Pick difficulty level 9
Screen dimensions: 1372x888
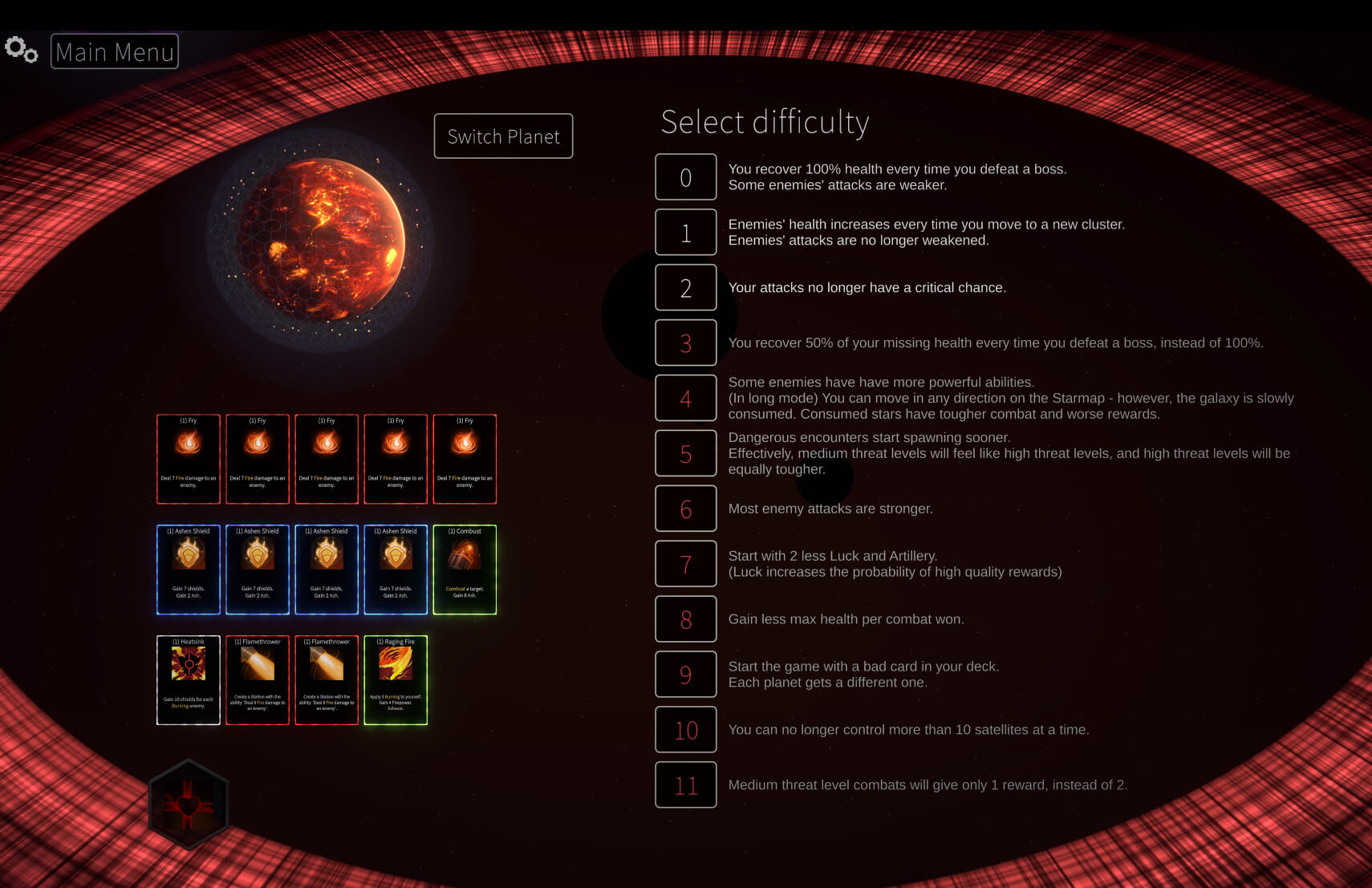(685, 675)
